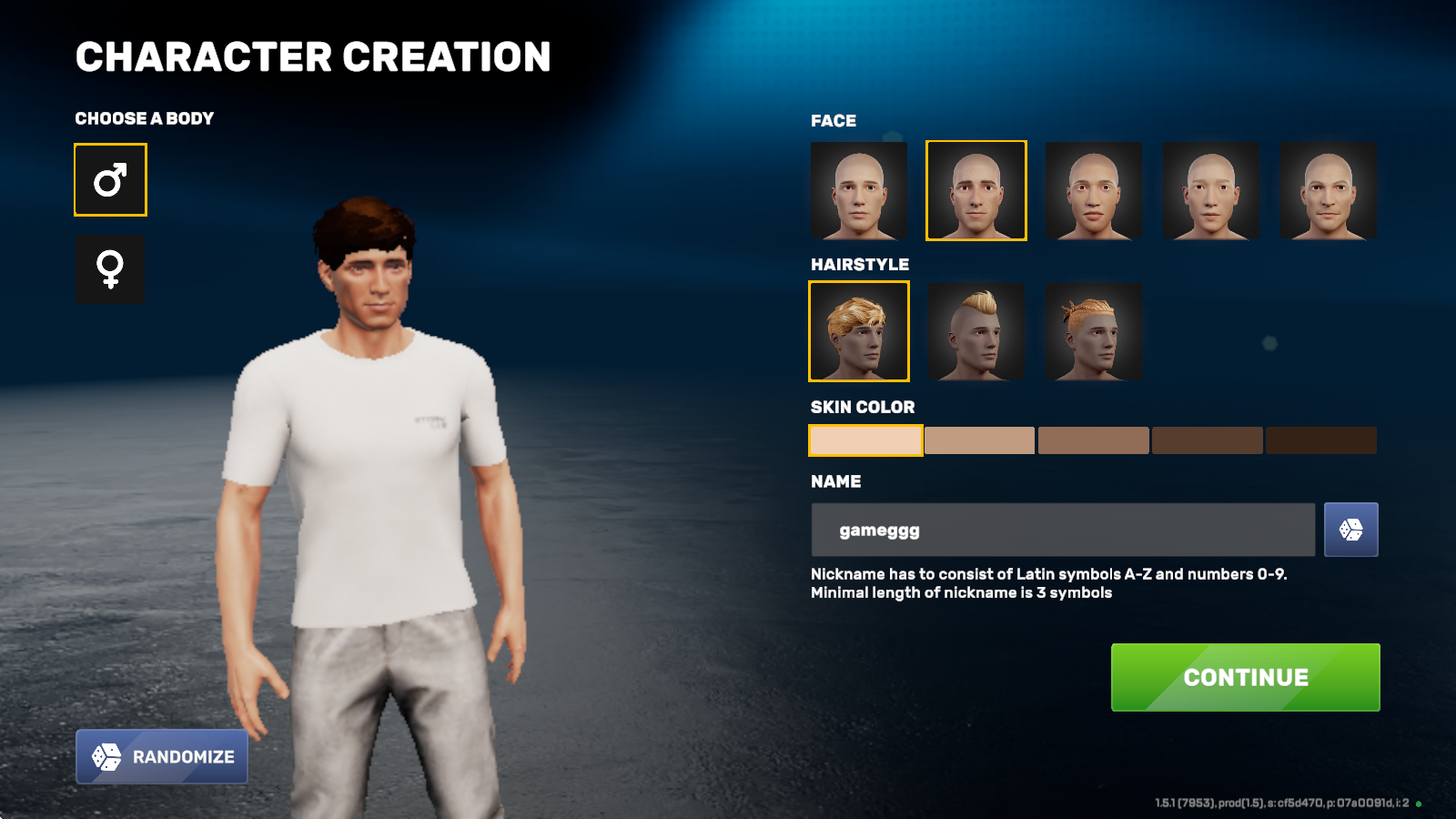Viewport: 1456px width, 819px height.
Task: Pick the first face thumbnail
Action: click(859, 190)
